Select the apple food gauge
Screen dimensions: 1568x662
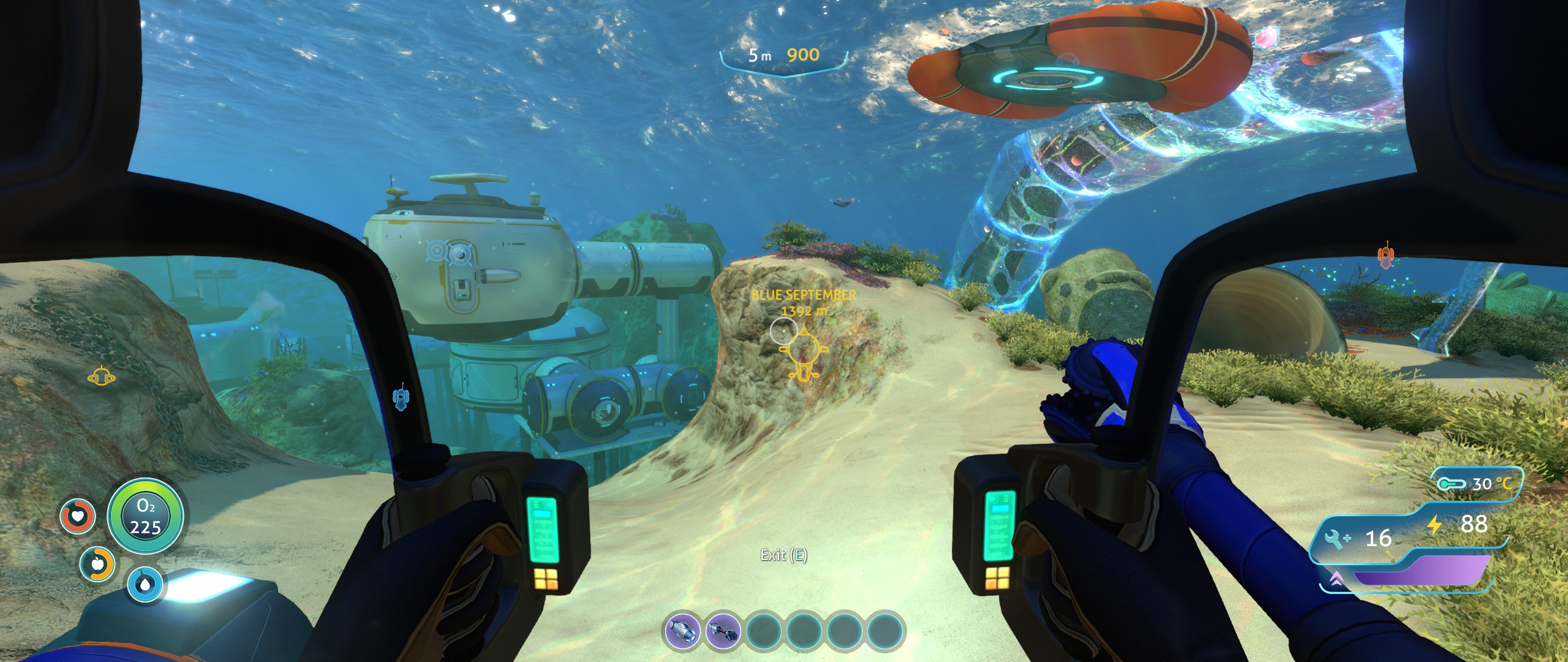click(97, 564)
